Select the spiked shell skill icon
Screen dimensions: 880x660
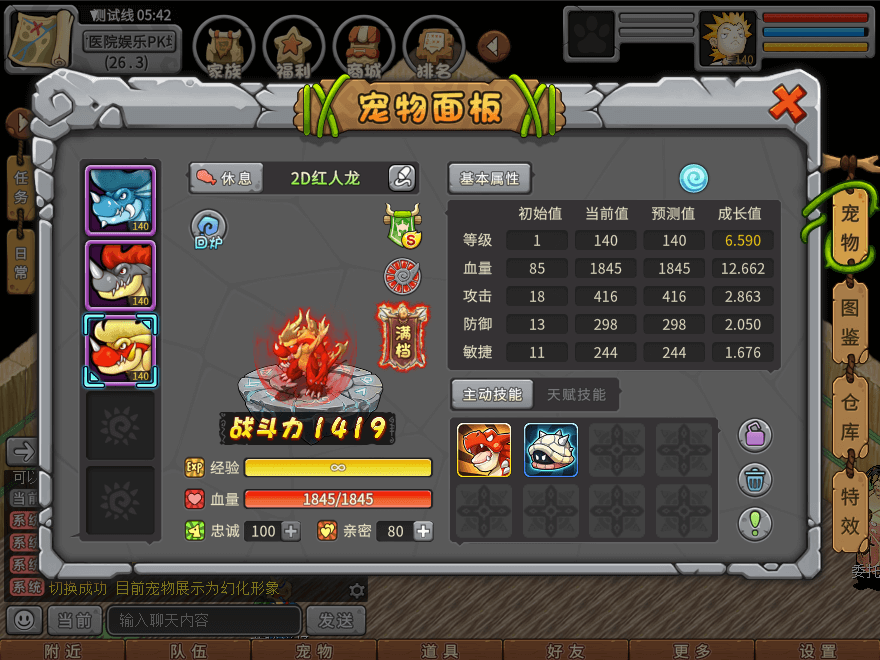pyautogui.click(x=551, y=450)
